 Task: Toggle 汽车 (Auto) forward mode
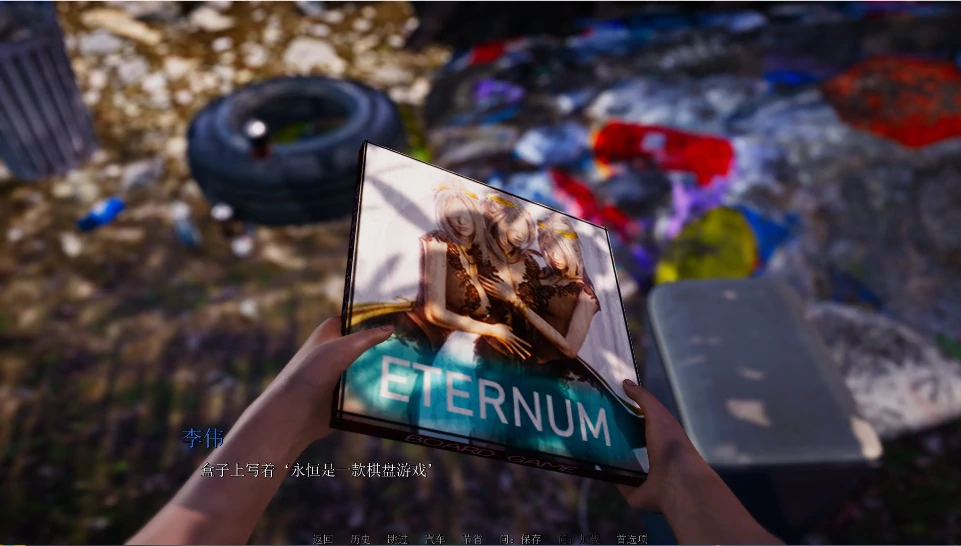(x=434, y=539)
